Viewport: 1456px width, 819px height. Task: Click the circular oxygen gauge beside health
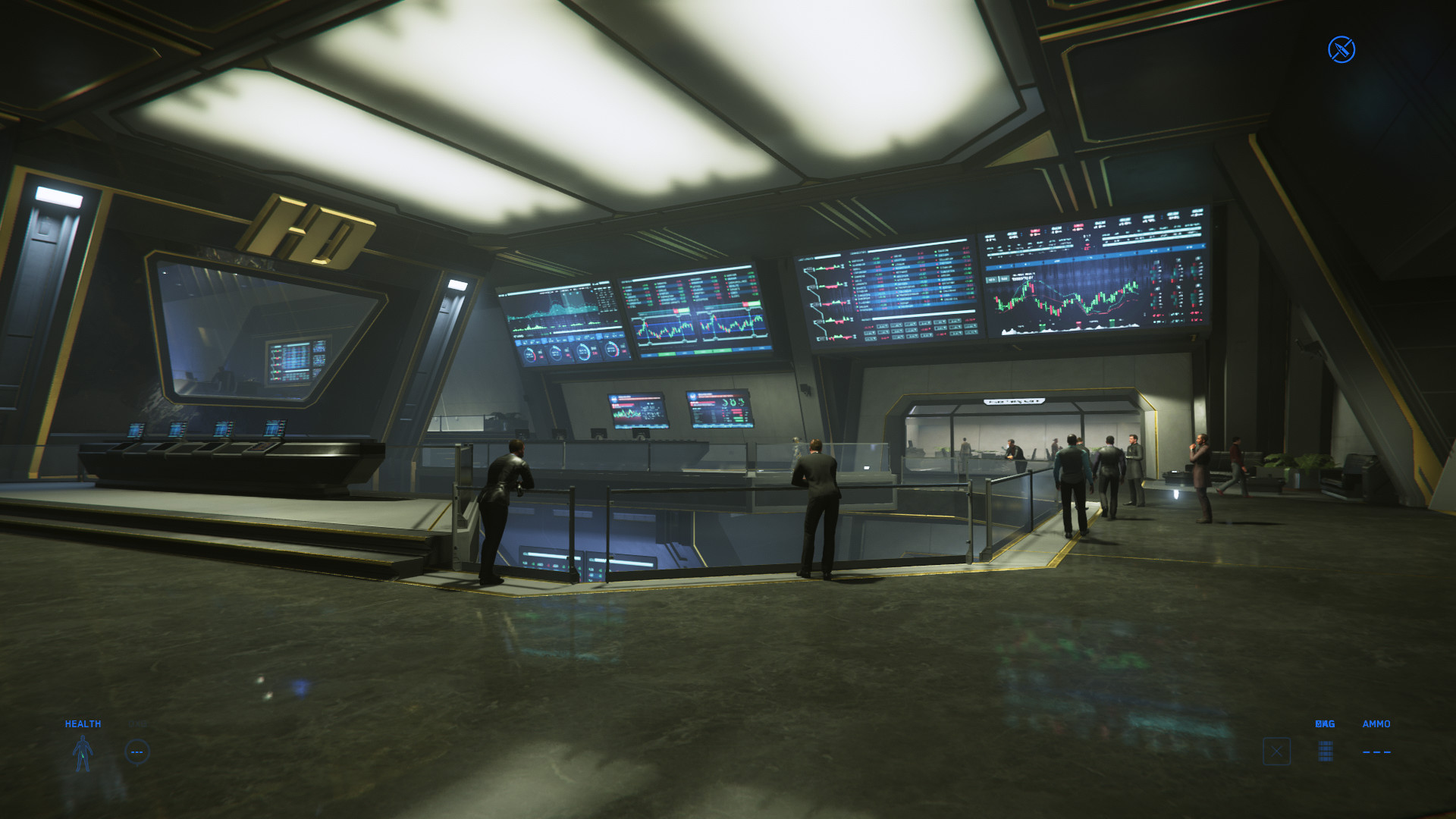(137, 752)
